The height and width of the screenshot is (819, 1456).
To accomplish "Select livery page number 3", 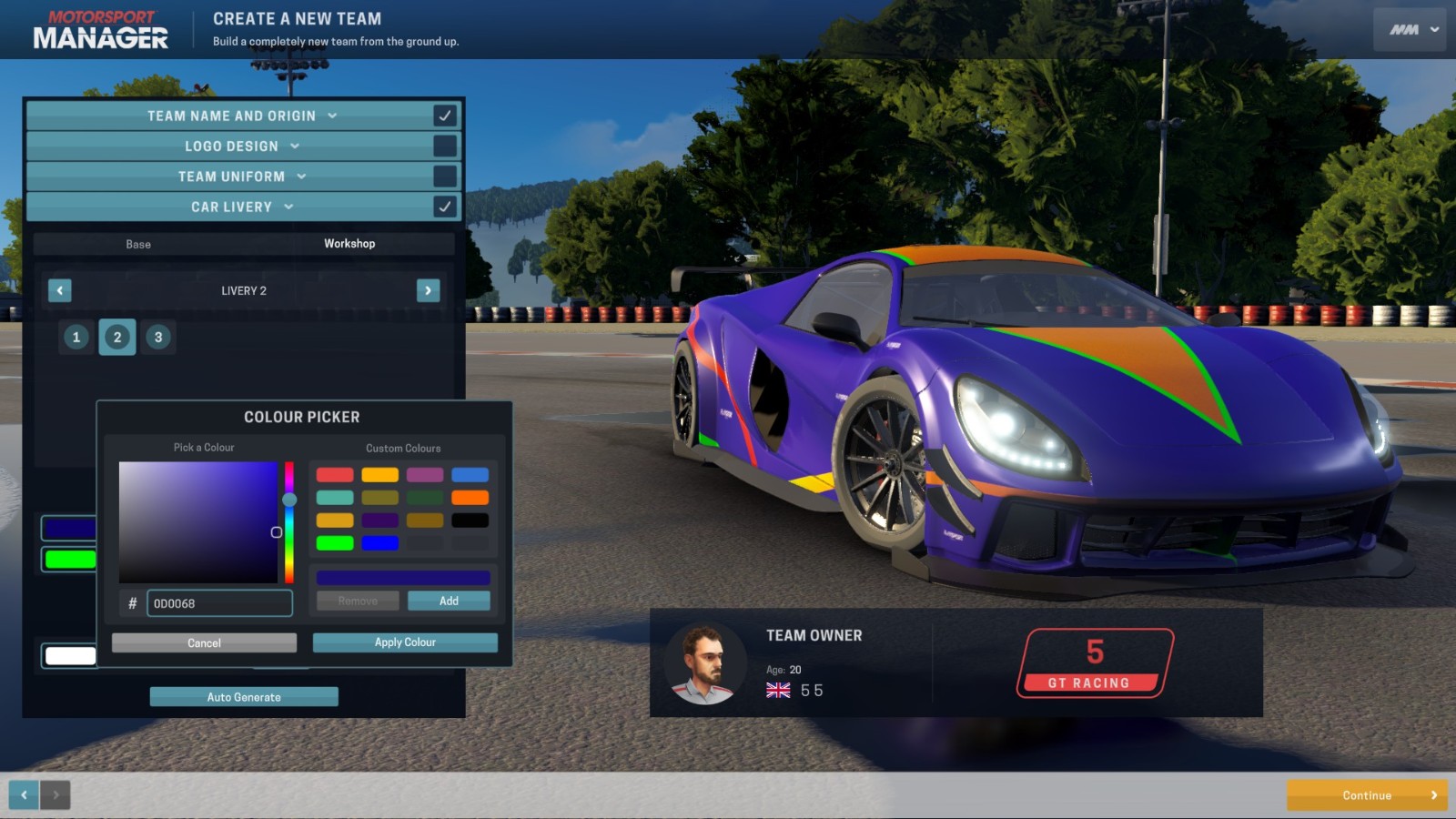I will tap(158, 337).
